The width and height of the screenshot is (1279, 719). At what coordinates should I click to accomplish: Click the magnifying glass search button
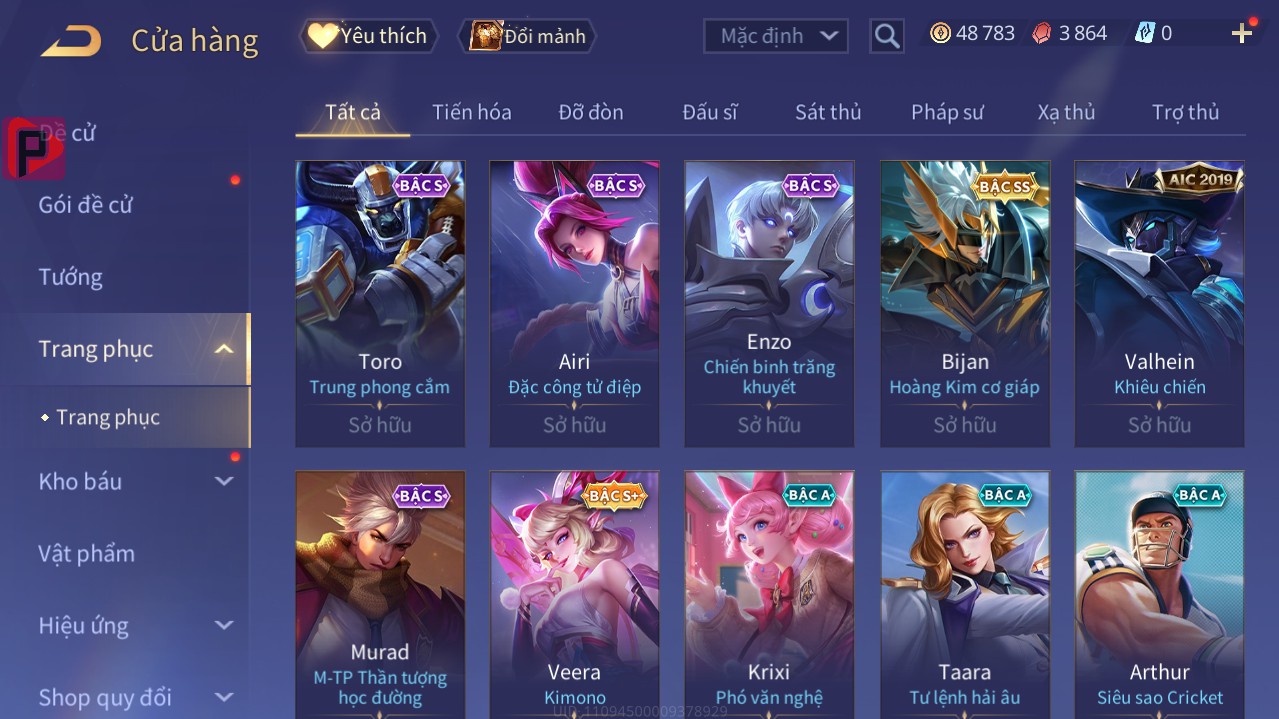pyautogui.click(x=887, y=36)
